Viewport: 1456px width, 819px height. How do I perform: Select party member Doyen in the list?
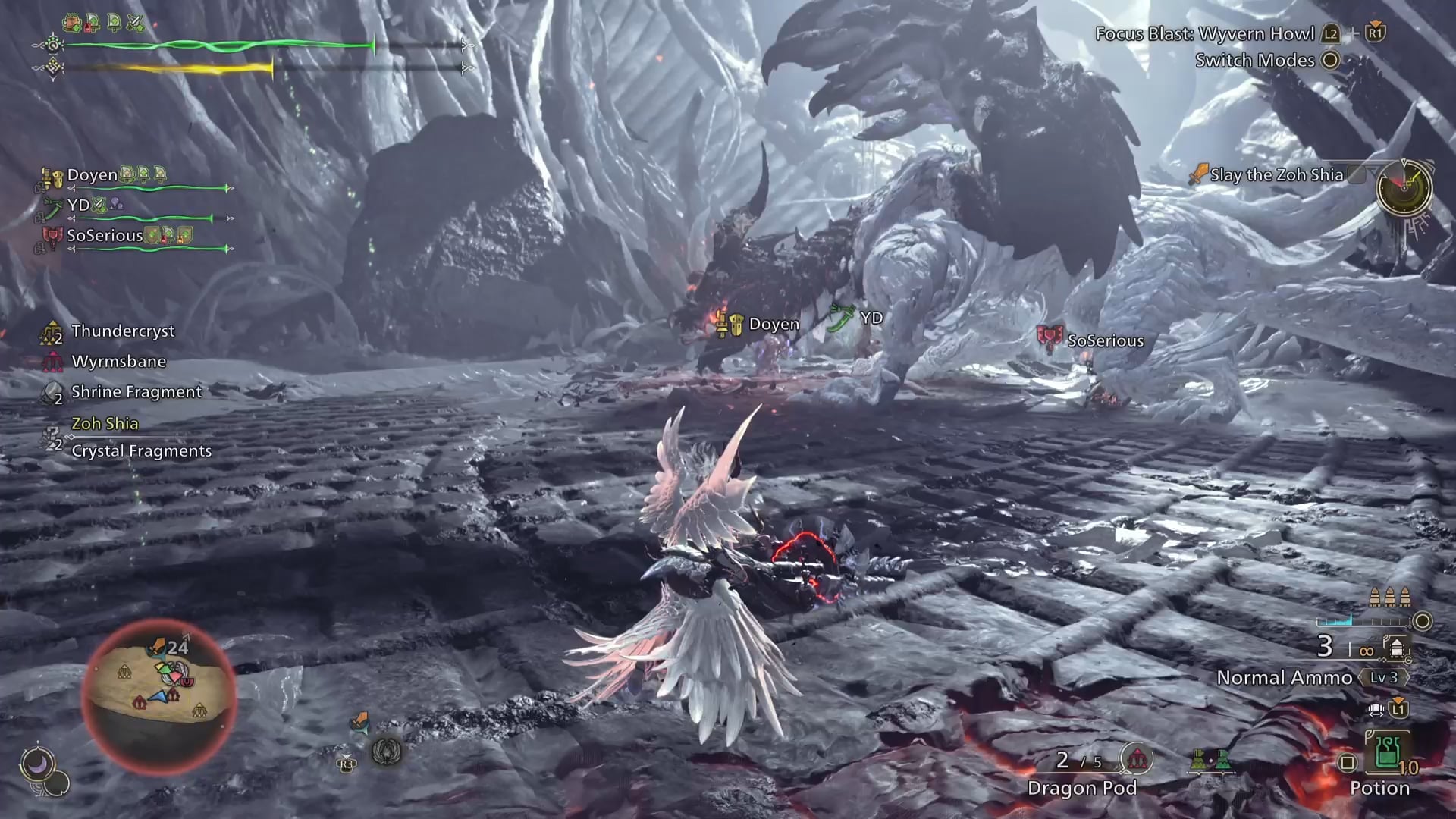pyautogui.click(x=93, y=175)
